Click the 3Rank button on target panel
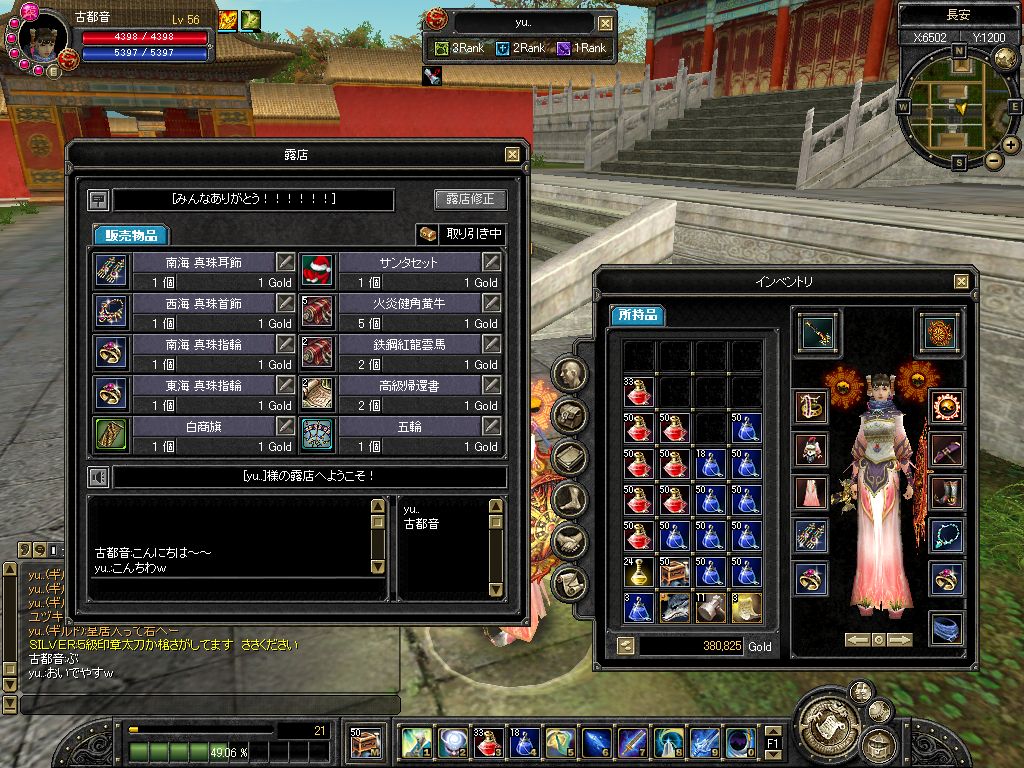1024x768 pixels. click(462, 48)
